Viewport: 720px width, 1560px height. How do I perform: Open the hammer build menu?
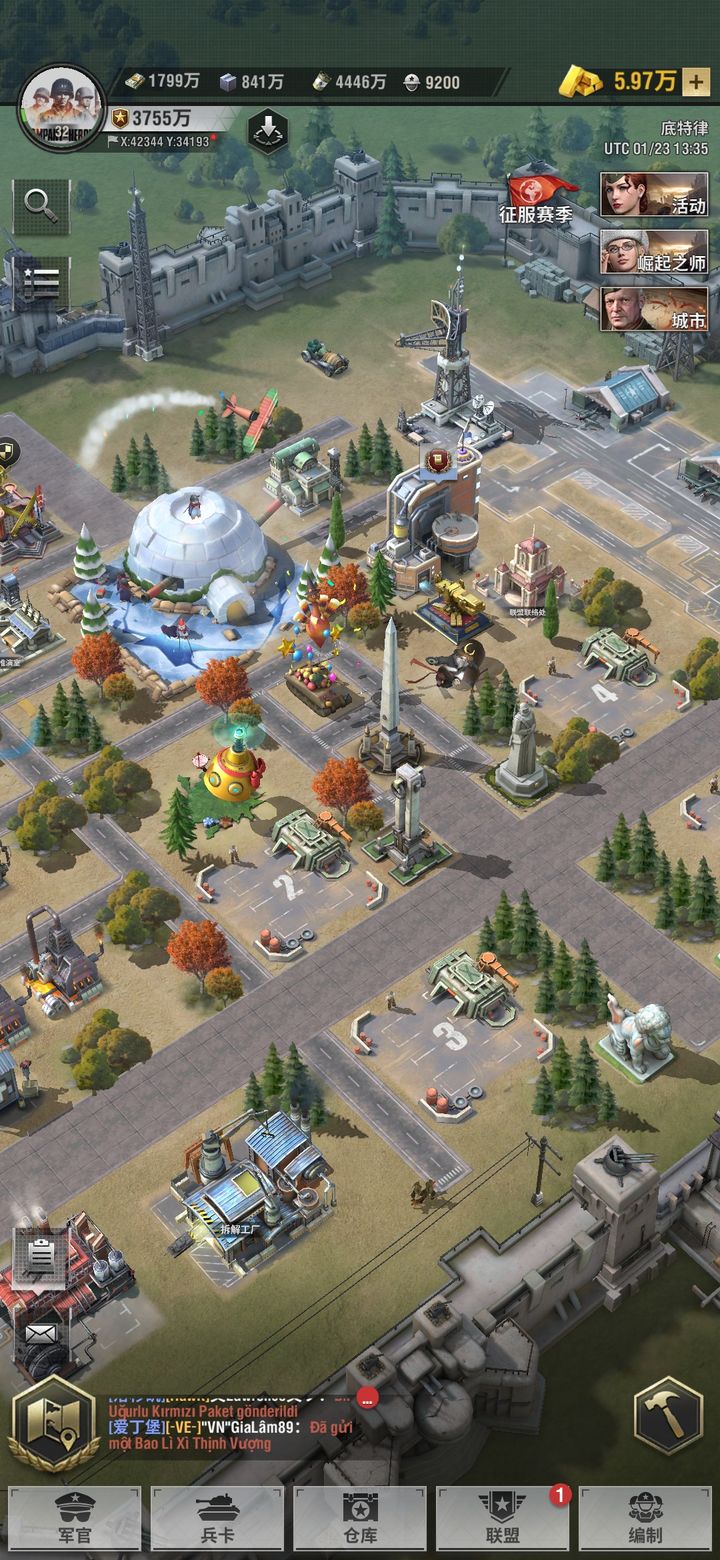point(667,1415)
